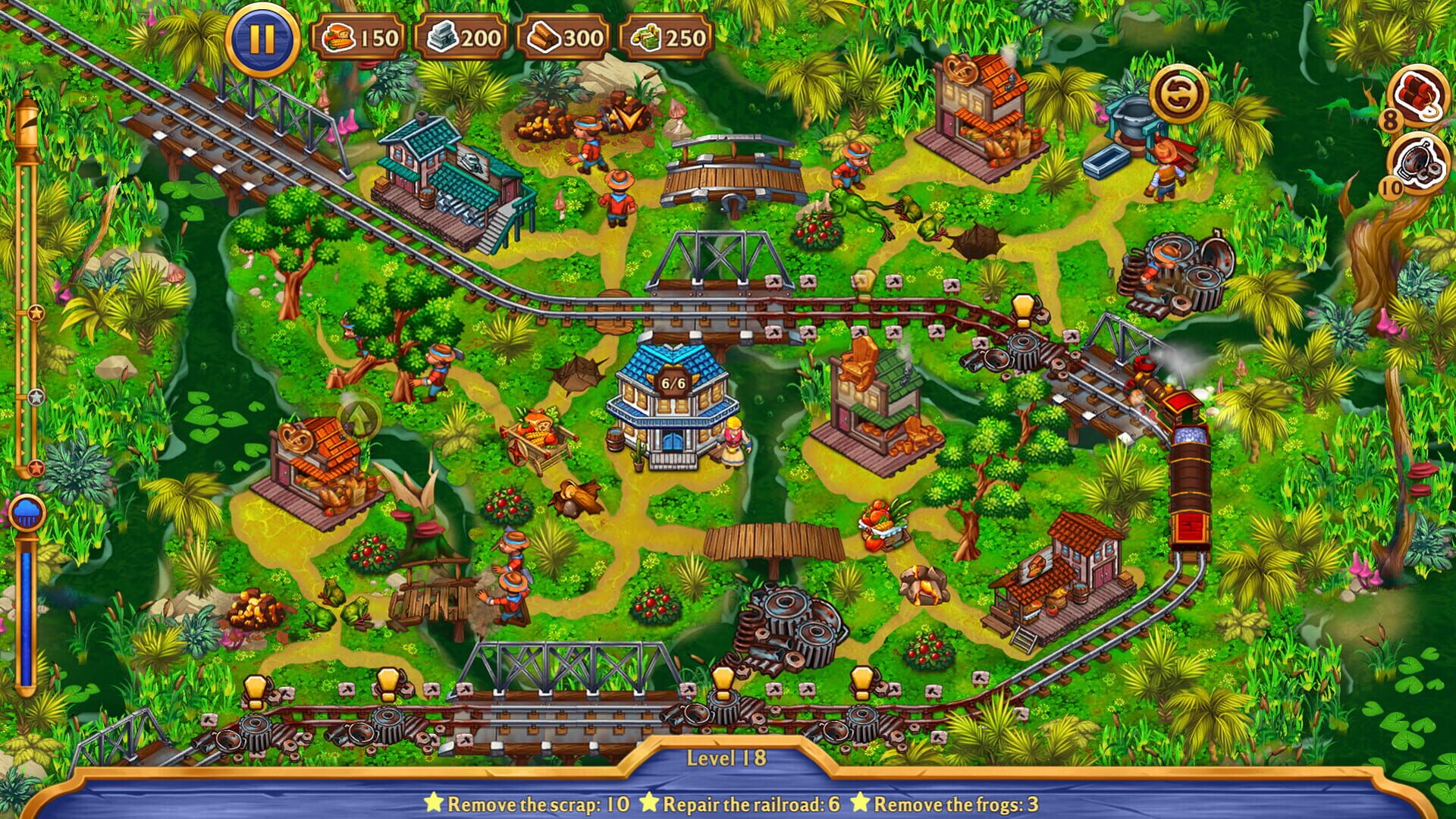The image size is (1456, 819).
Task: Click the stone resource counter showing 200
Action: point(463,36)
